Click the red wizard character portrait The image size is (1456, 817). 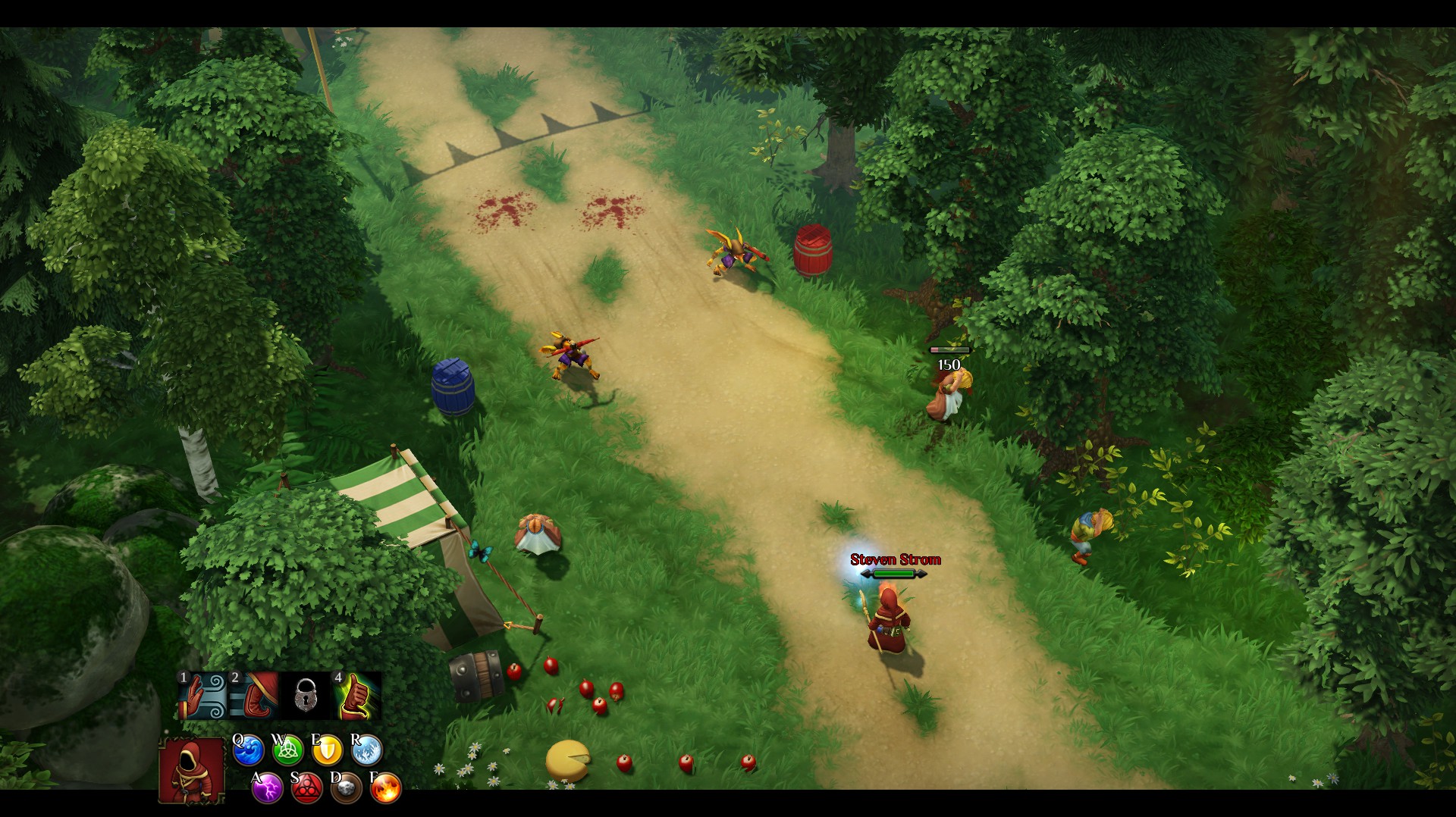tap(190, 769)
